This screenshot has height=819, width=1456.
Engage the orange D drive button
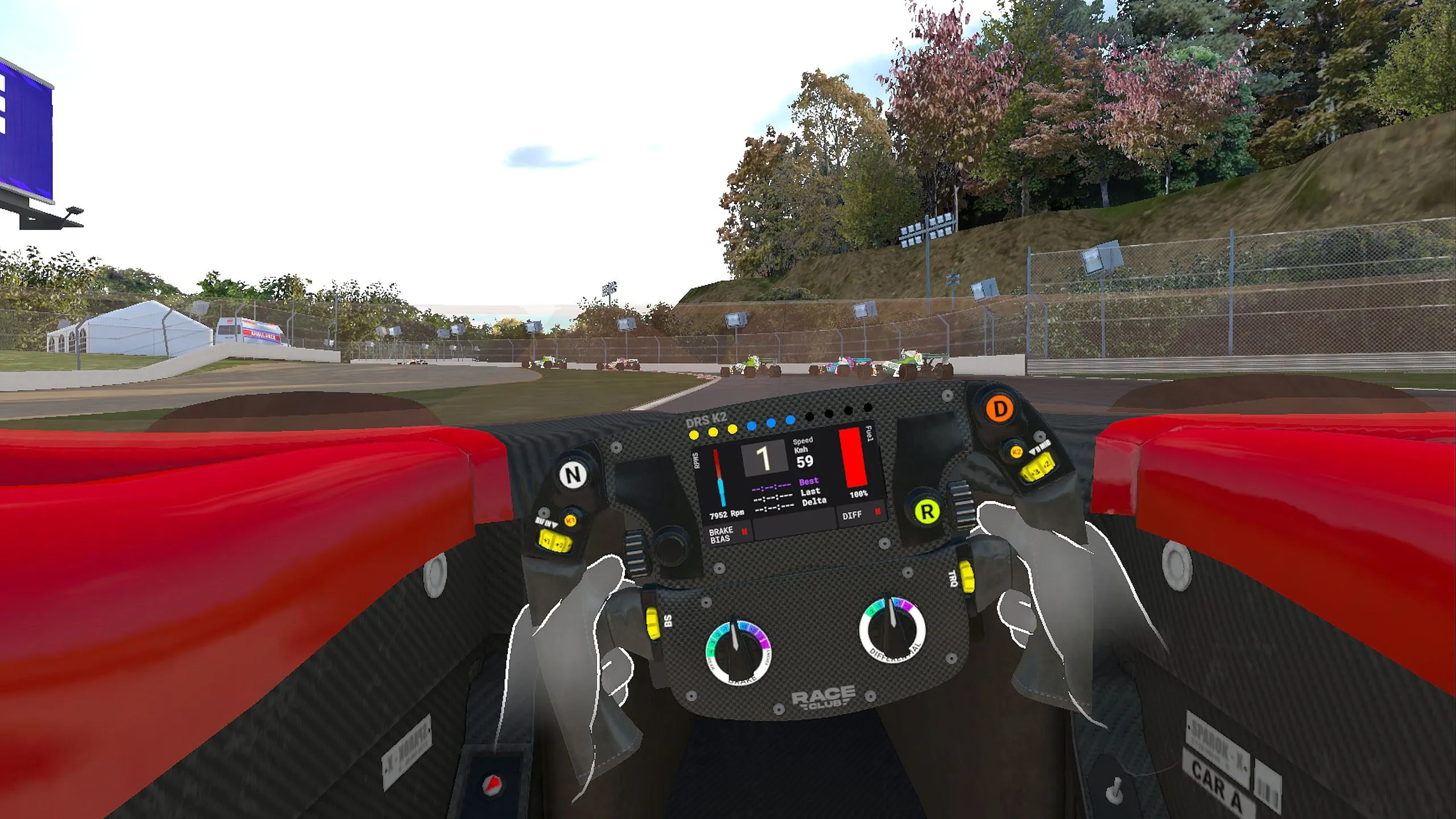tap(999, 408)
